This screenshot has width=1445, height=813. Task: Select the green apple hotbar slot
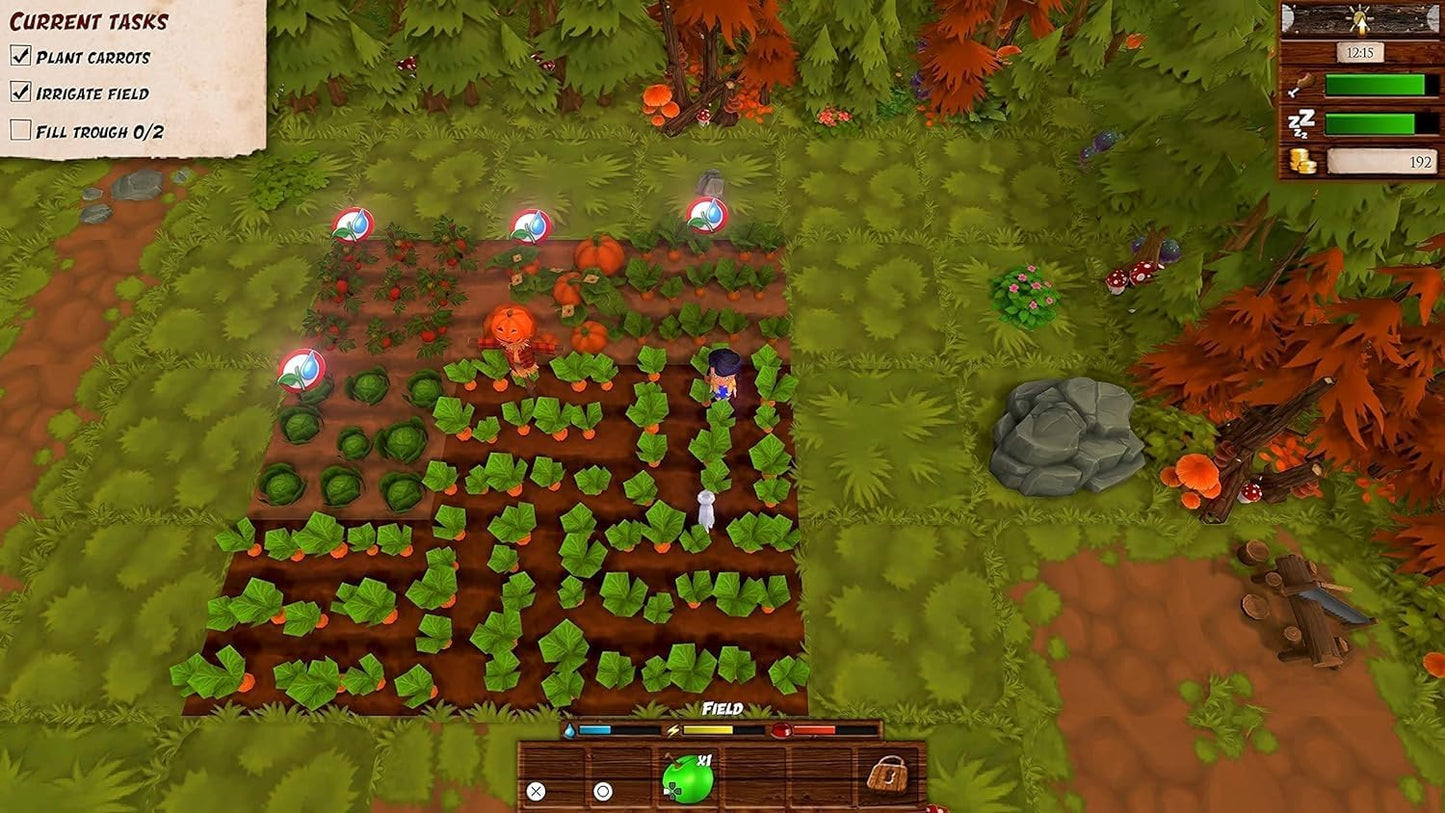tap(687, 780)
